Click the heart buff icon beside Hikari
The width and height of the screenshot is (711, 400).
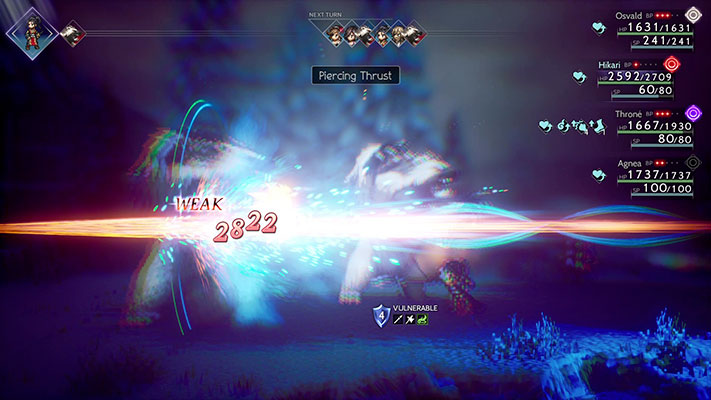579,76
